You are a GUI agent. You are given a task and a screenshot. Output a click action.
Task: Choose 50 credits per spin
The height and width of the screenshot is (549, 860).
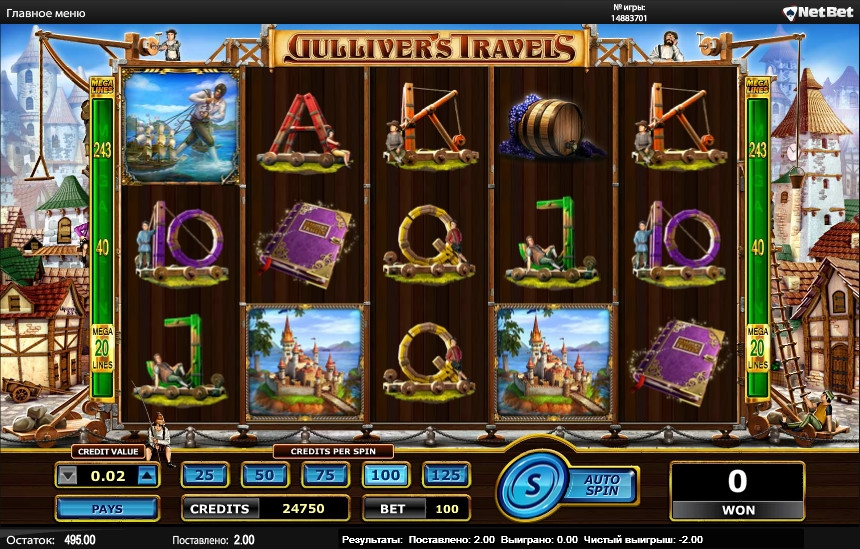pyautogui.click(x=265, y=475)
